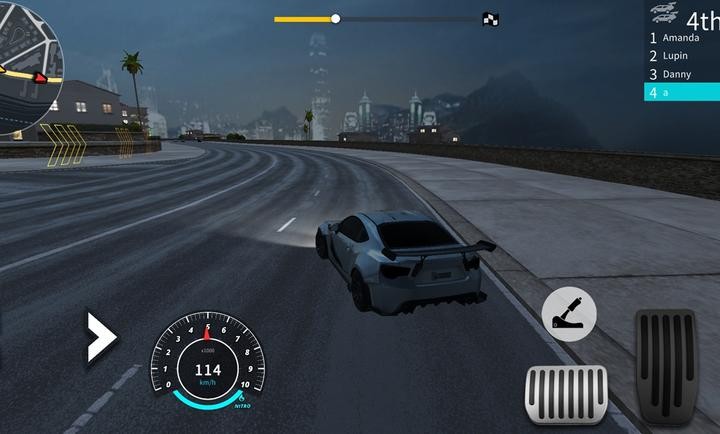Select the highlighted player row "a"
The height and width of the screenshot is (434, 720).
(681, 92)
